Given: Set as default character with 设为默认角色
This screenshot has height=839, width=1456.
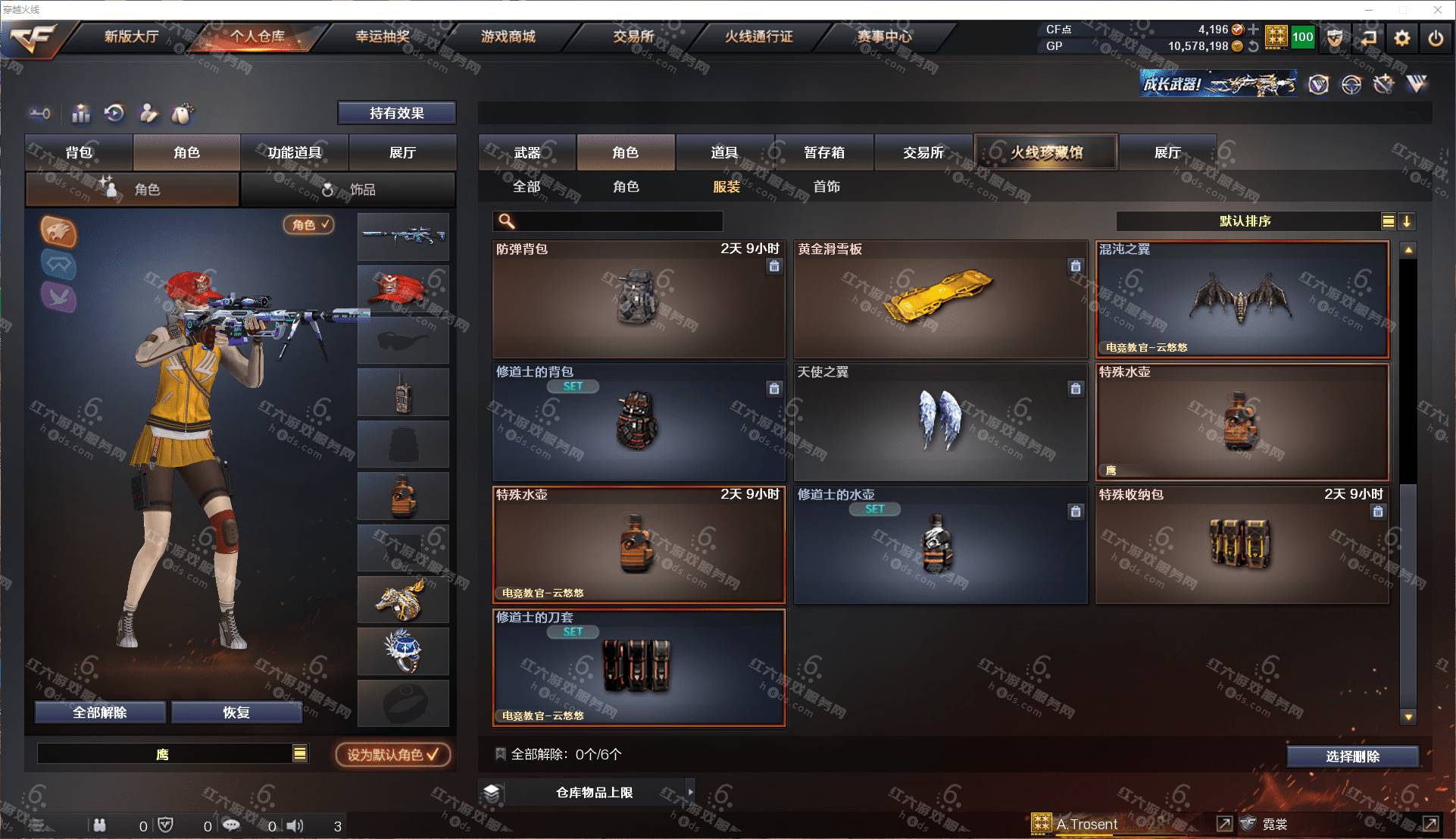Looking at the screenshot, I should (x=392, y=755).
